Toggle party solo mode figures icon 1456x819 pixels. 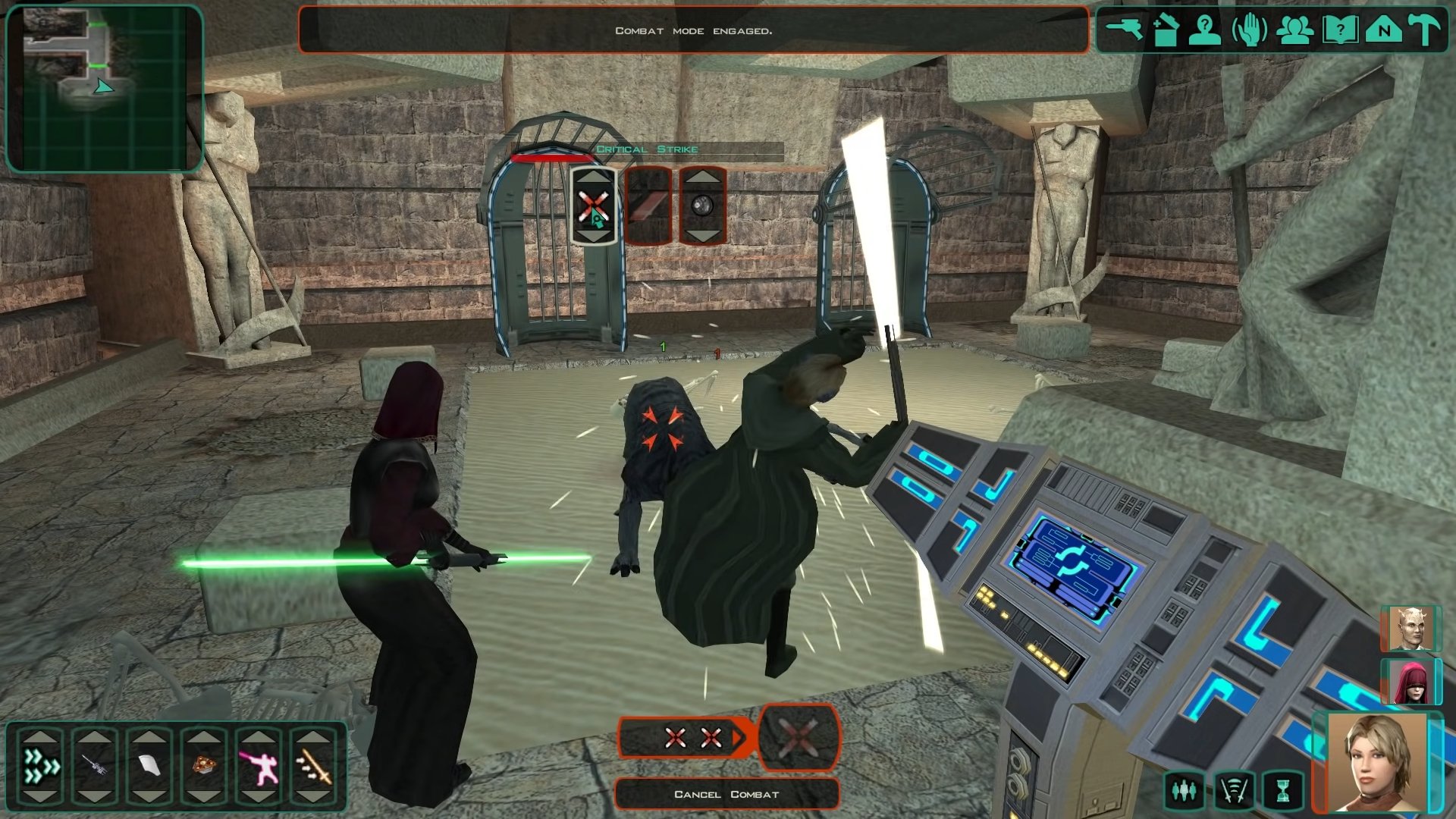click(x=1184, y=791)
